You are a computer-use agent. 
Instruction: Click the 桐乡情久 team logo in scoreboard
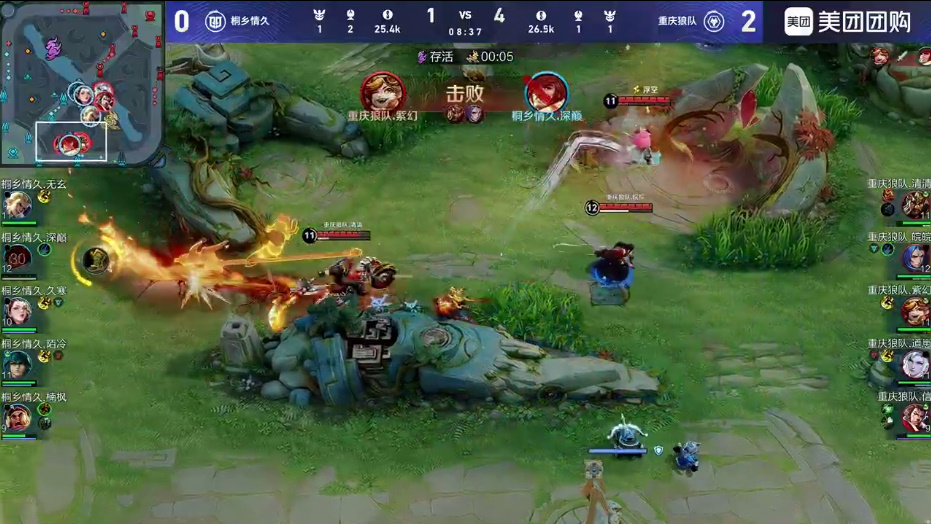point(215,21)
